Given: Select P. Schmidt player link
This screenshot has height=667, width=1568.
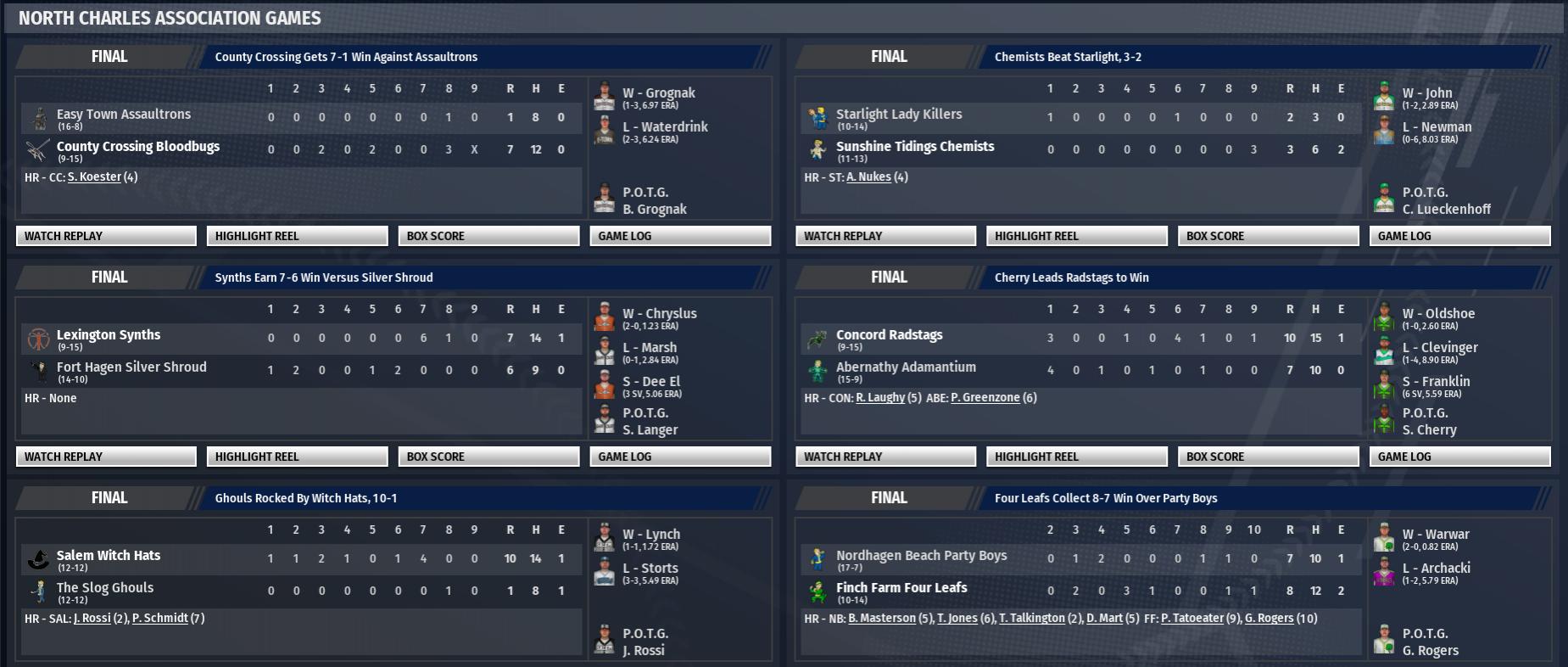Looking at the screenshot, I should pos(159,619).
